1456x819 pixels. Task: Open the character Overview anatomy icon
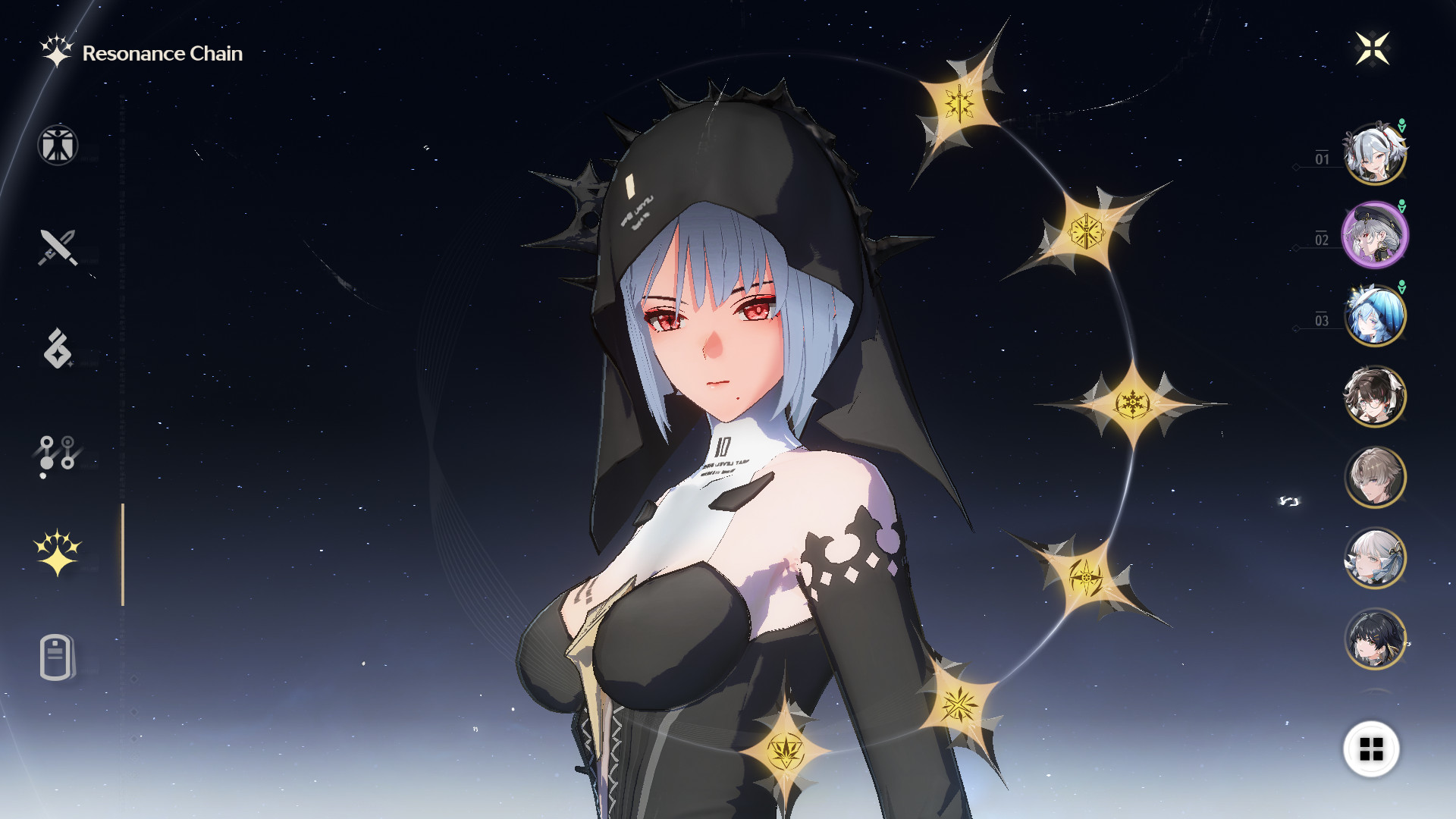57,146
